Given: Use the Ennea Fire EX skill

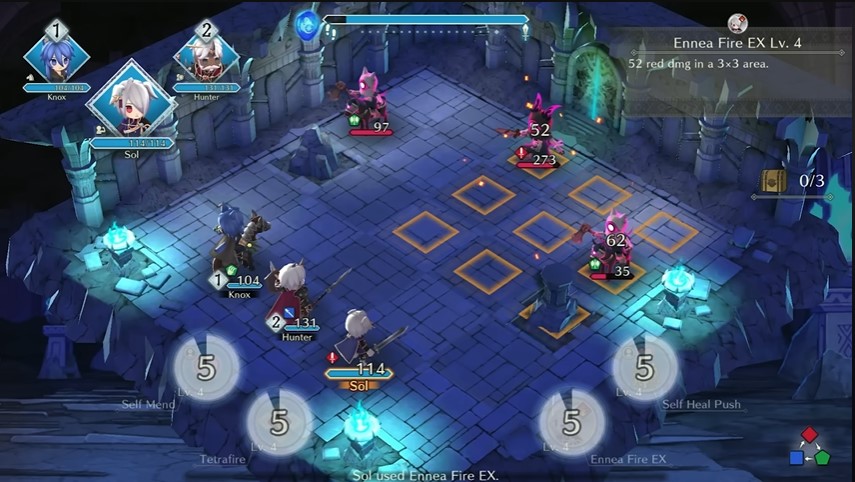Looking at the screenshot, I should (x=571, y=422).
